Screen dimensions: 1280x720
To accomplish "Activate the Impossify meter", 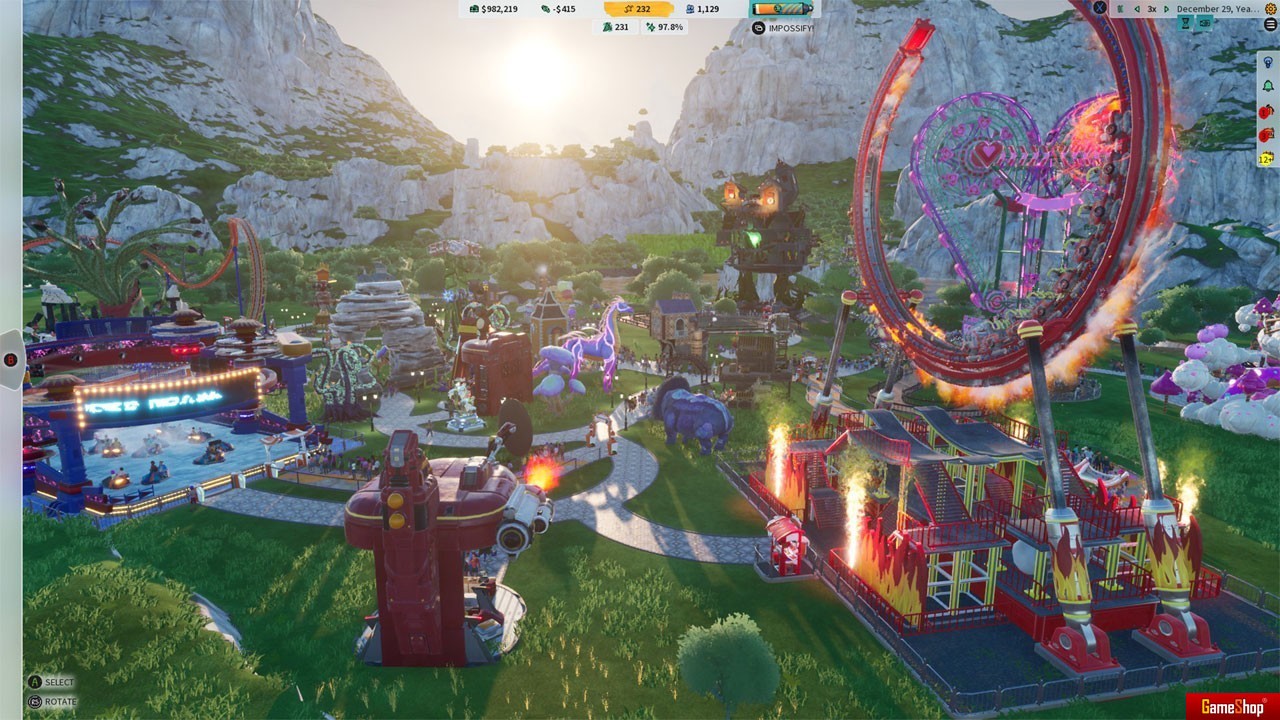I will [x=784, y=9].
